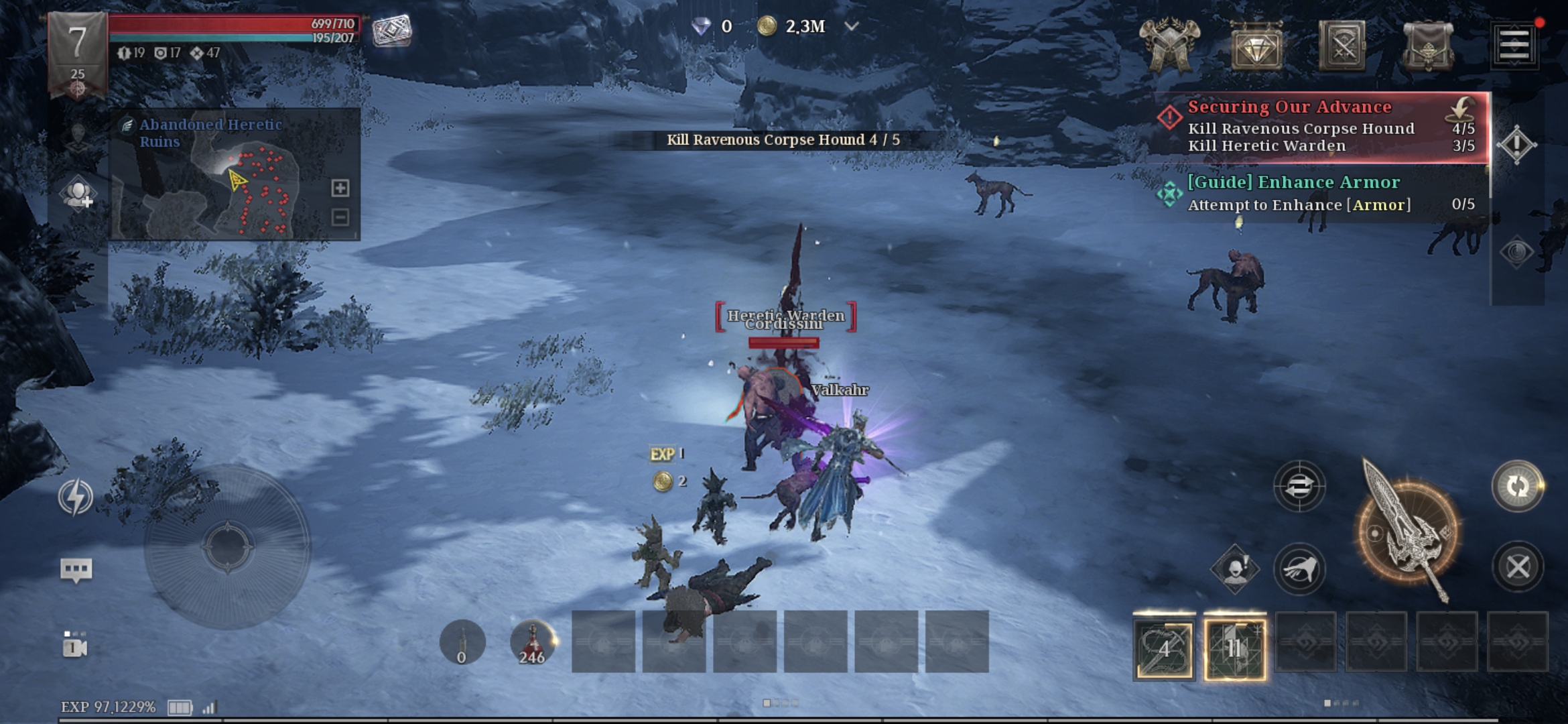Viewport: 1568px width, 724px height.
Task: Open the diamond shop icon
Action: (x=1256, y=46)
